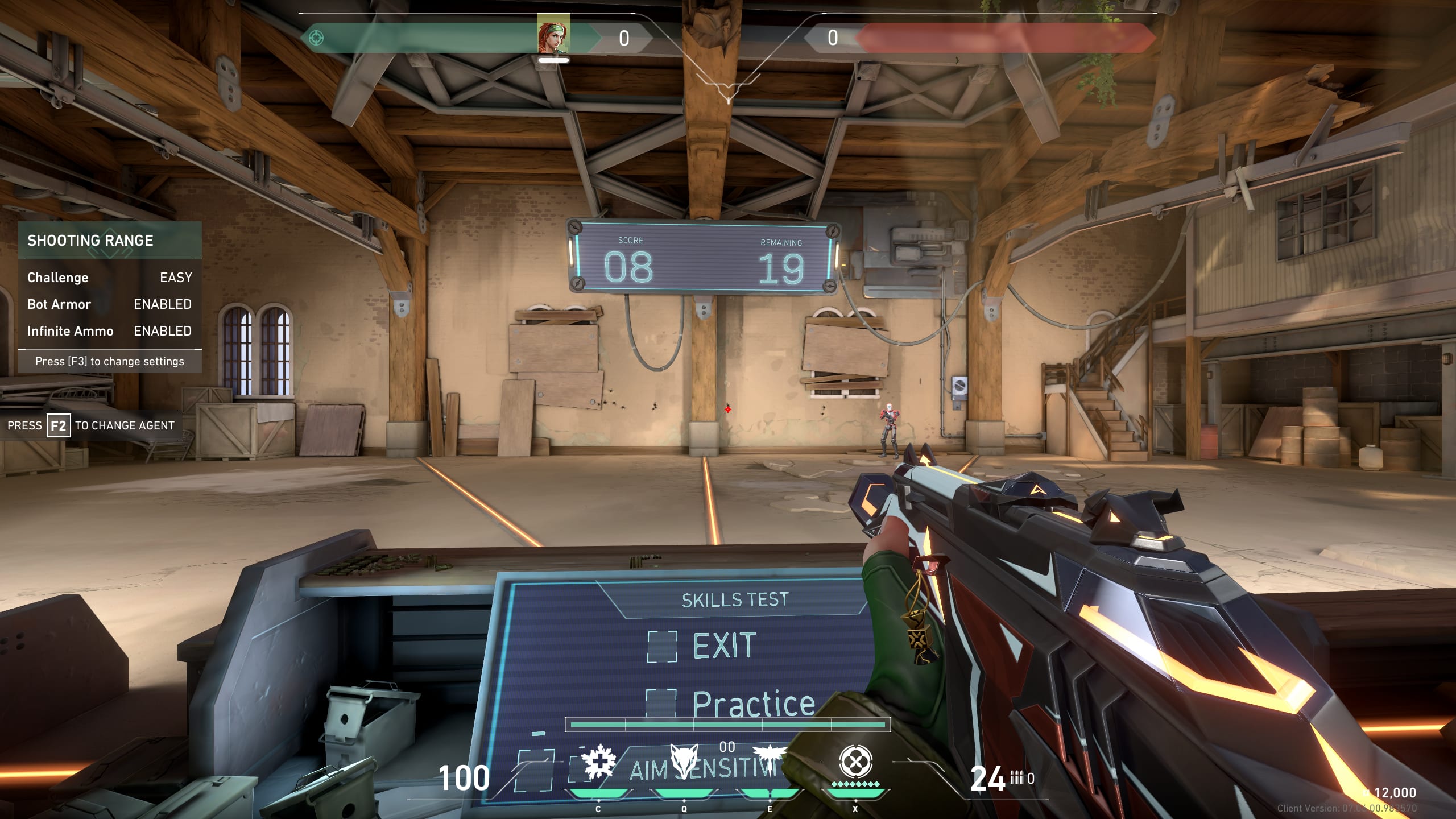Click Skye's agent portrait in the top bar
Screen dimensions: 1456x819
(x=553, y=34)
